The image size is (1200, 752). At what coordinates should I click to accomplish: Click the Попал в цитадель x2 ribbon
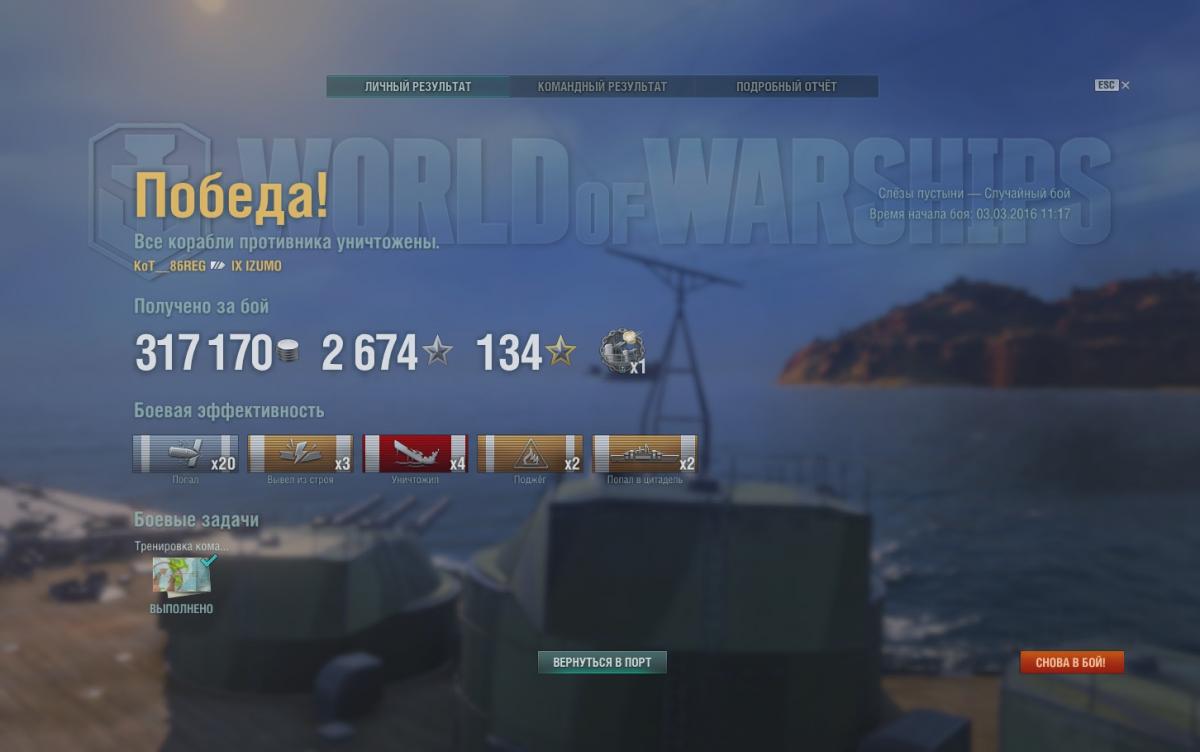click(645, 454)
